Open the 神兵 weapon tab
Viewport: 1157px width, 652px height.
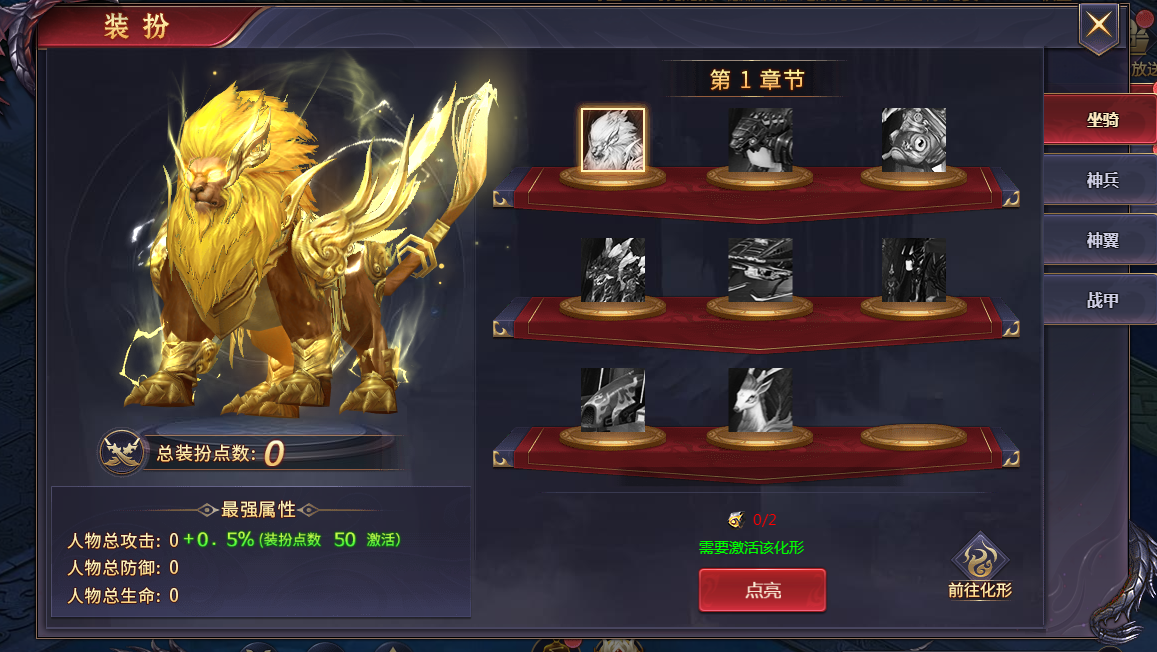point(1102,180)
